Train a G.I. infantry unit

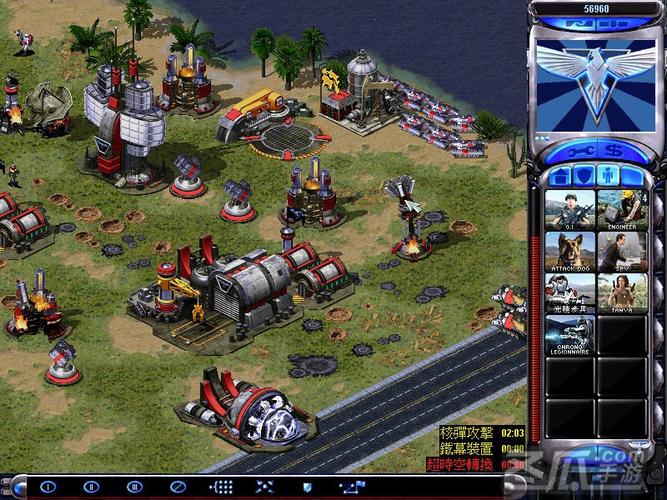coord(570,209)
